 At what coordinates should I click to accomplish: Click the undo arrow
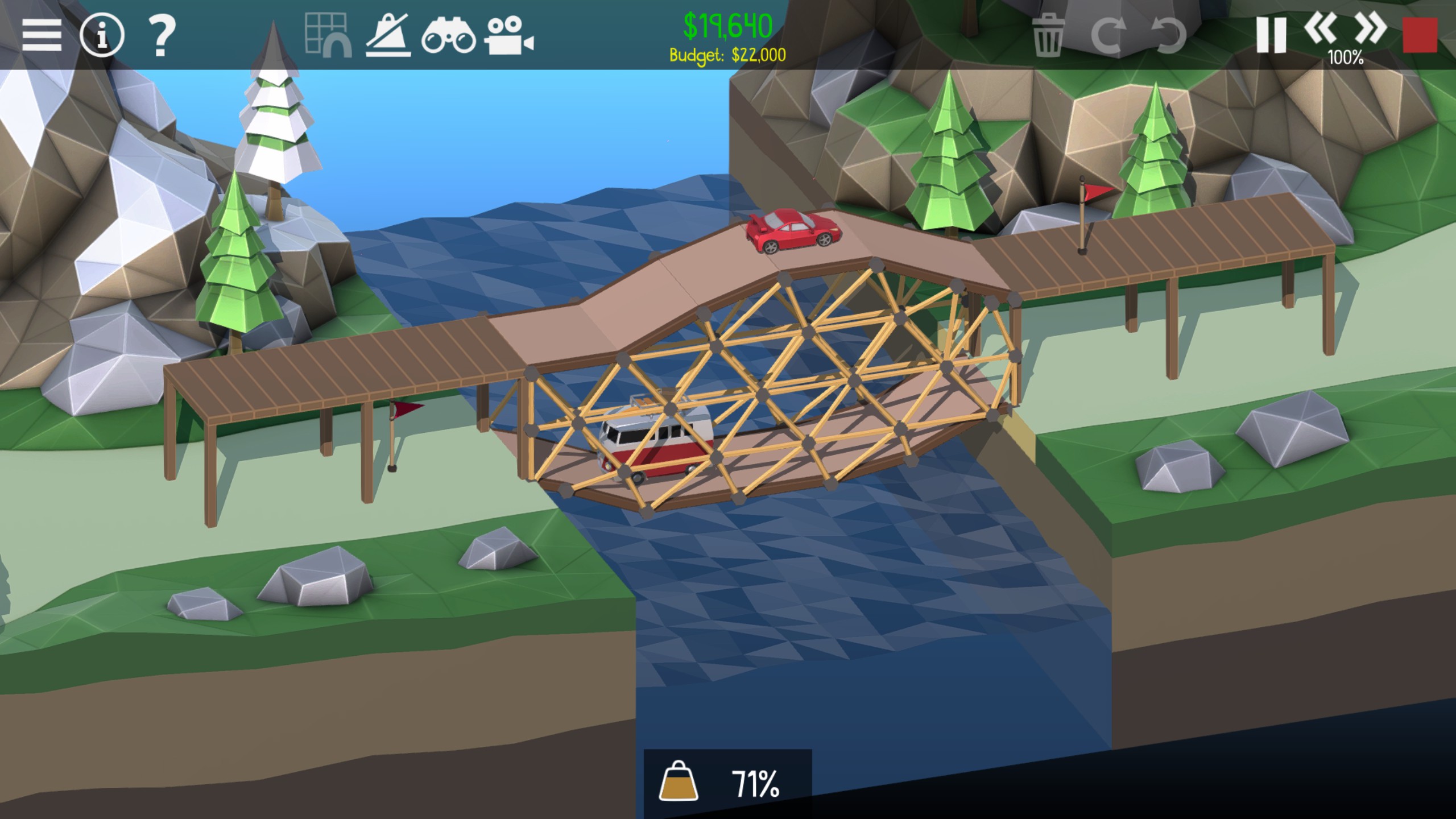point(1168,35)
